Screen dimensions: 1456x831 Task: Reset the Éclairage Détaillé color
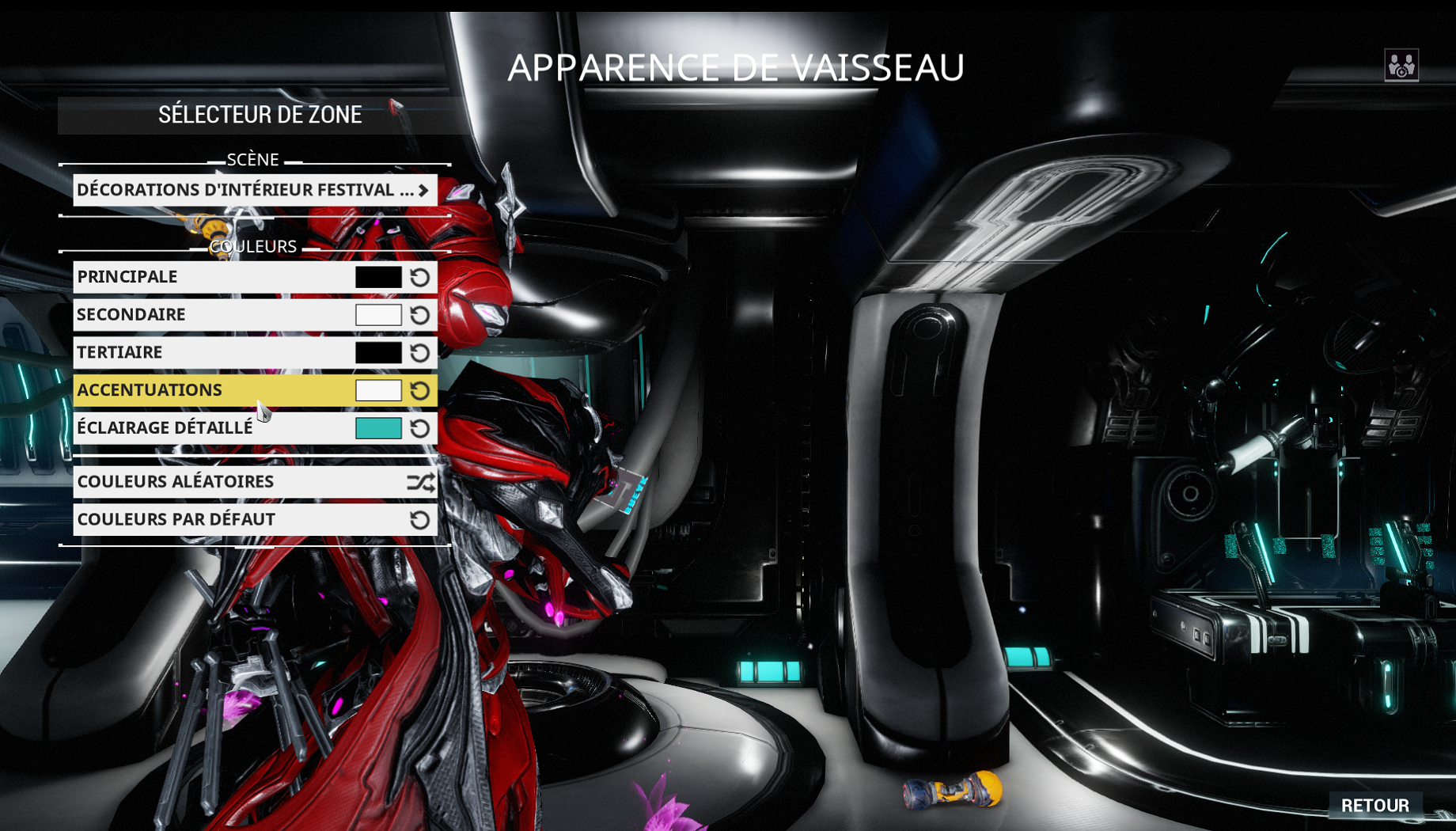(422, 428)
